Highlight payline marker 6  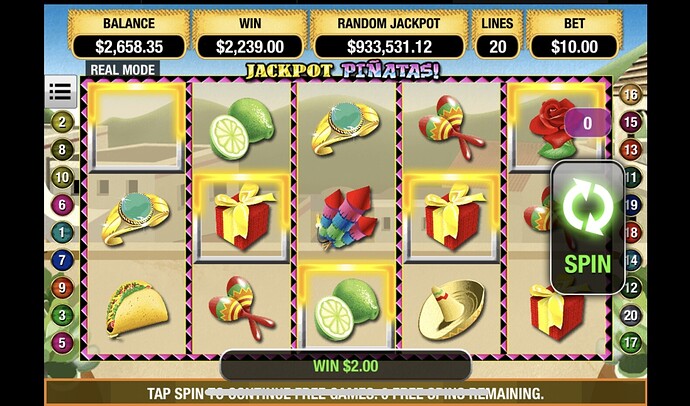coord(63,204)
